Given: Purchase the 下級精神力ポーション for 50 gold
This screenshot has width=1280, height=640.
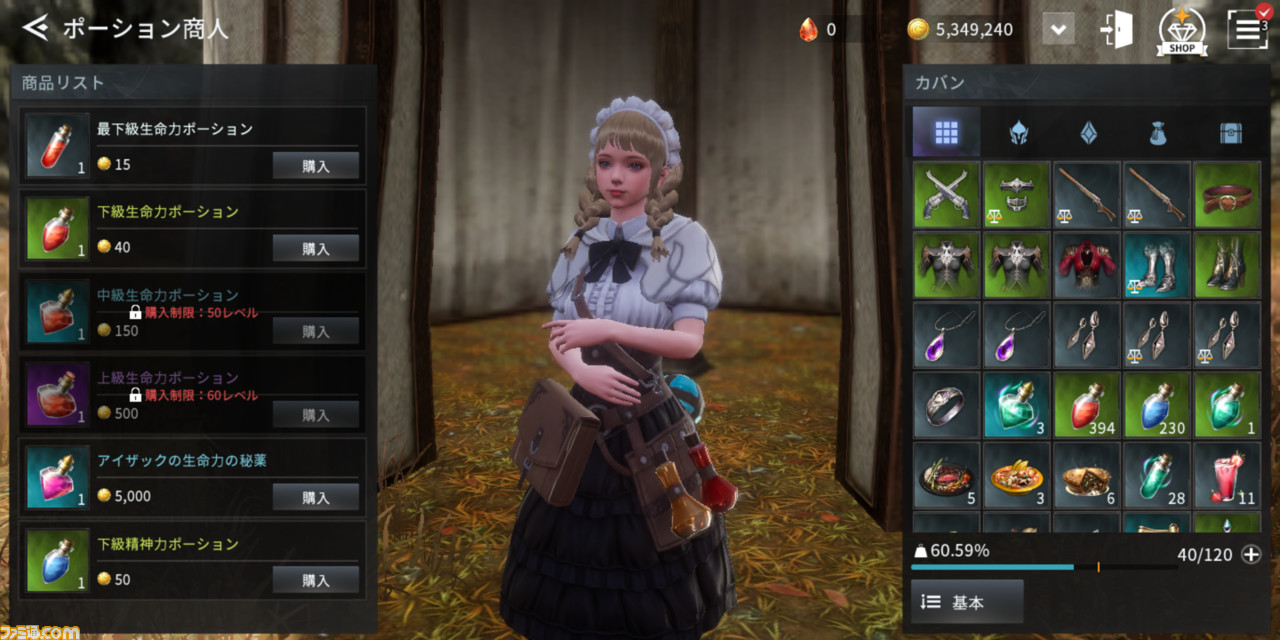Looking at the screenshot, I should [x=315, y=580].
